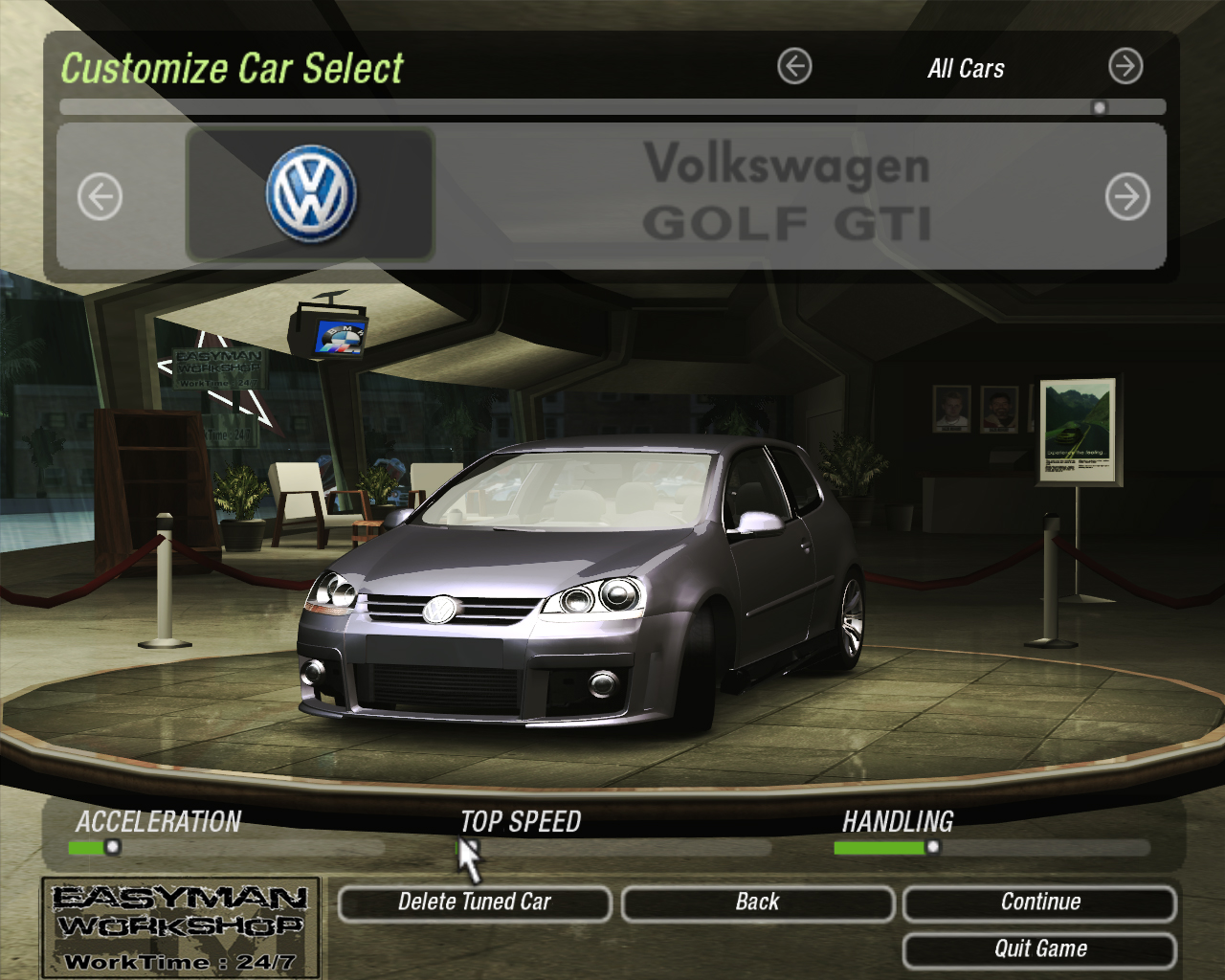Image resolution: width=1225 pixels, height=980 pixels.
Task: Click the Acceleration stat slider knob
Action: (111, 846)
